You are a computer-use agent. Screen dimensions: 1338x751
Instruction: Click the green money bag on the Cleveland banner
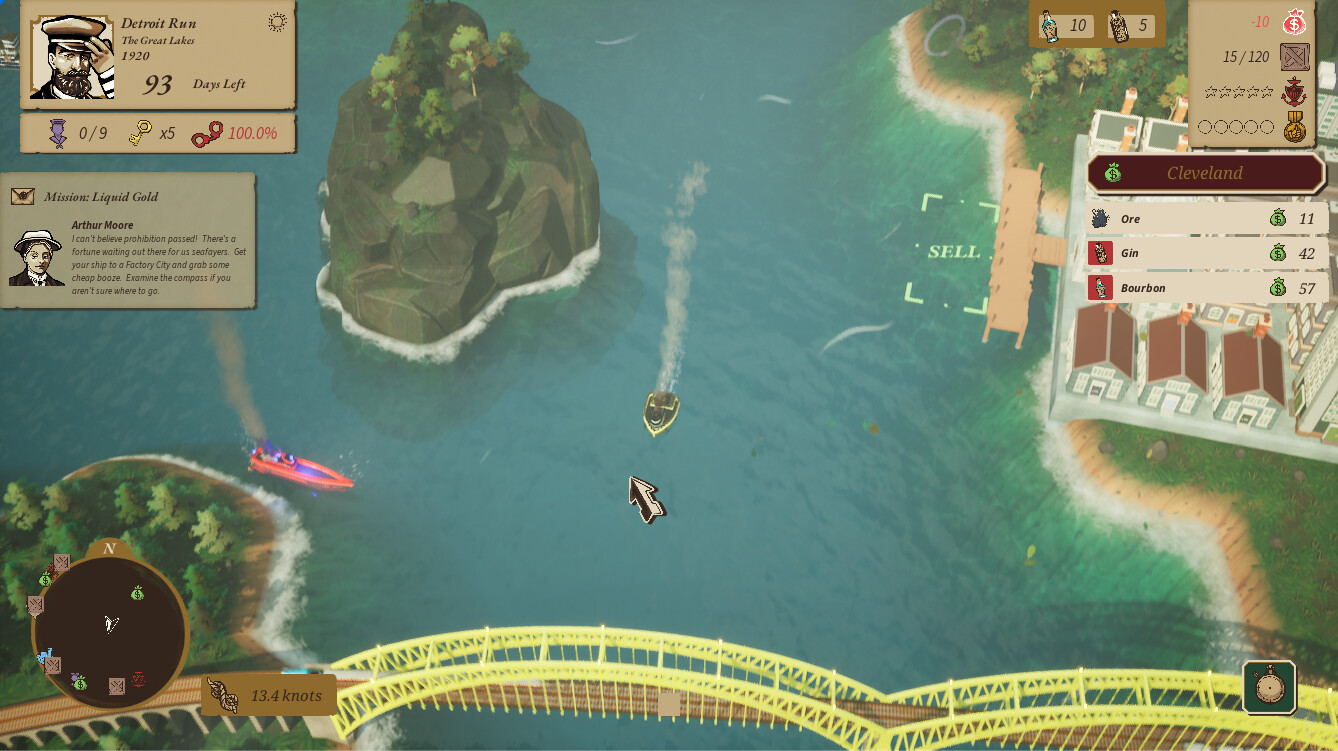(1112, 172)
